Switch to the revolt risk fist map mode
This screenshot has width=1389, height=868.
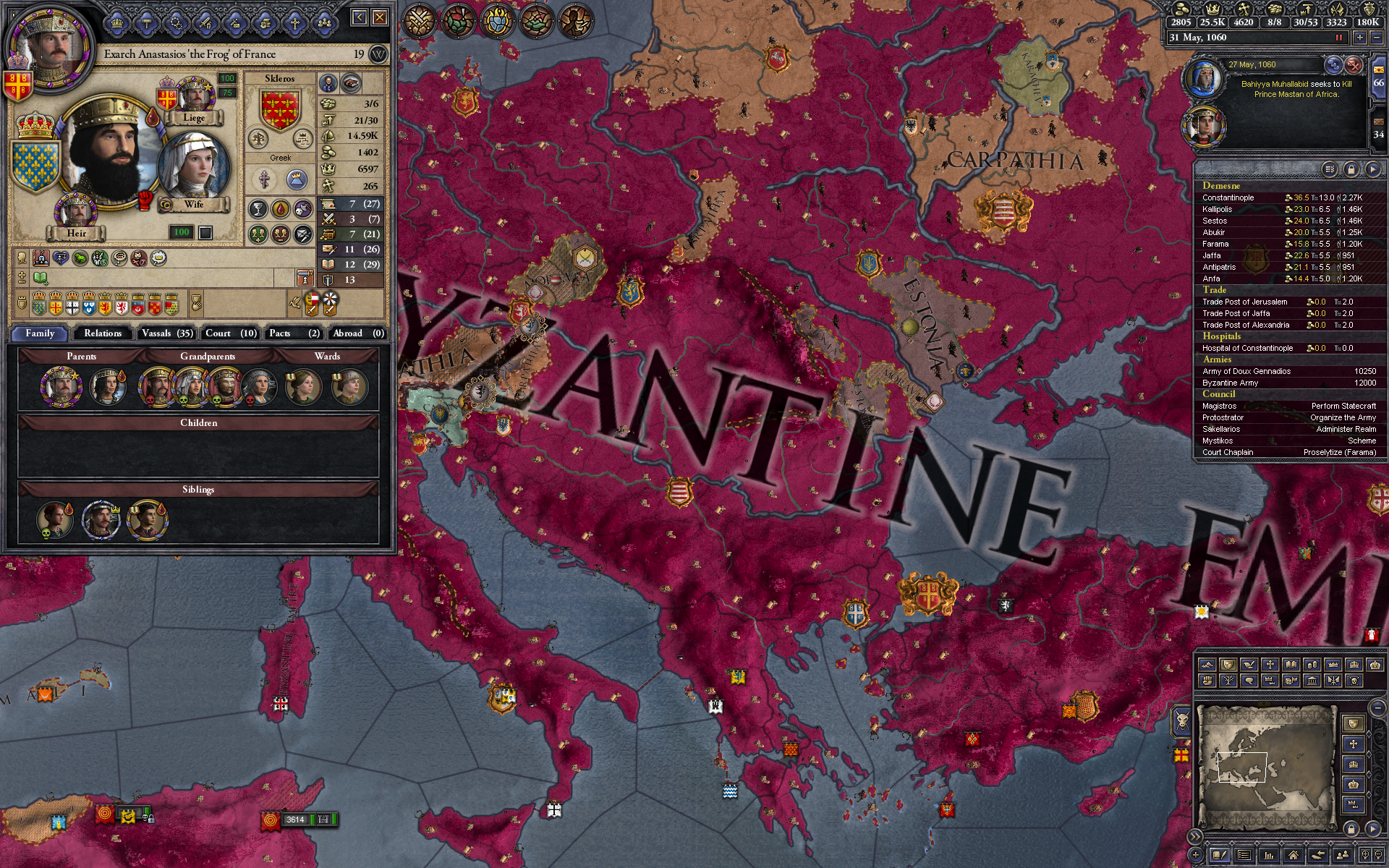pos(1207,680)
